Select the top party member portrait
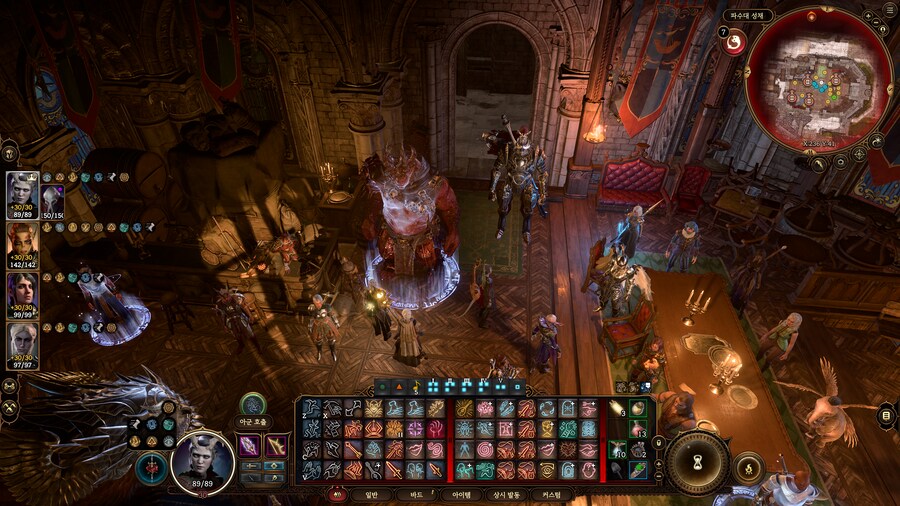Viewport: 900px width, 506px height. click(22, 189)
